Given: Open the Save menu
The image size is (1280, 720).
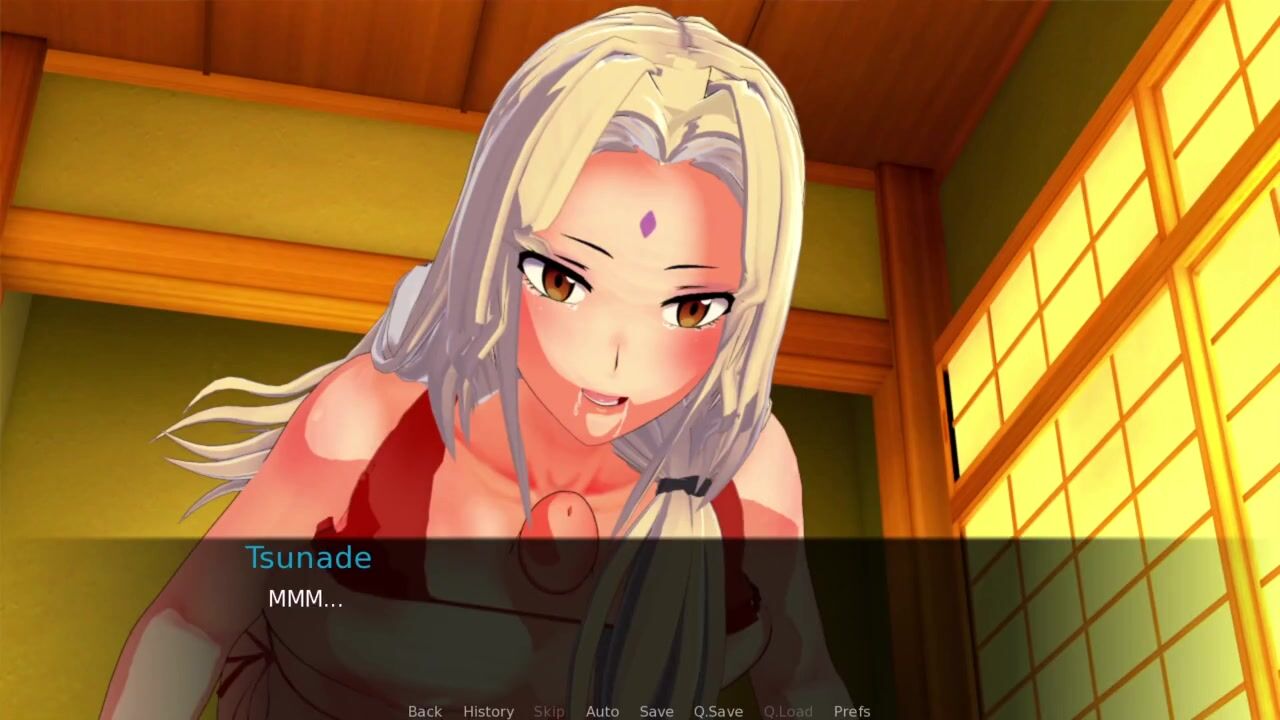Looking at the screenshot, I should 656,711.
